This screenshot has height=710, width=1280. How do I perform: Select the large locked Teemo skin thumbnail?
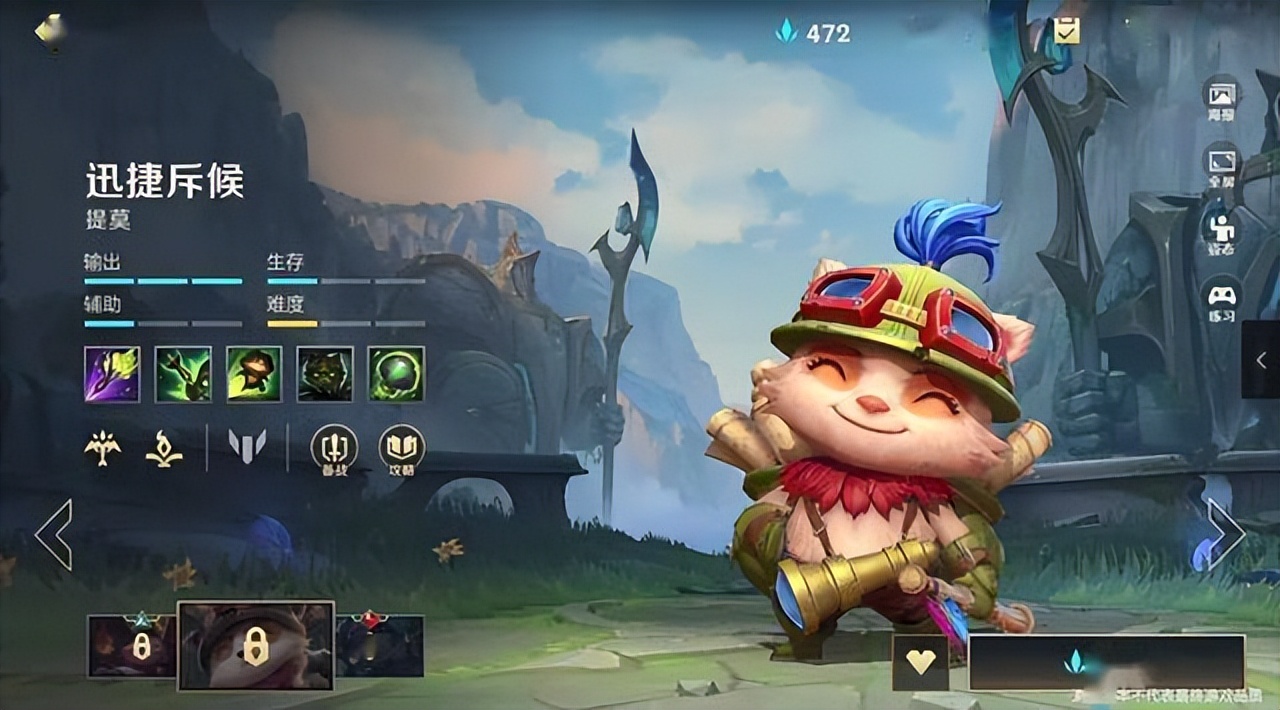point(256,646)
